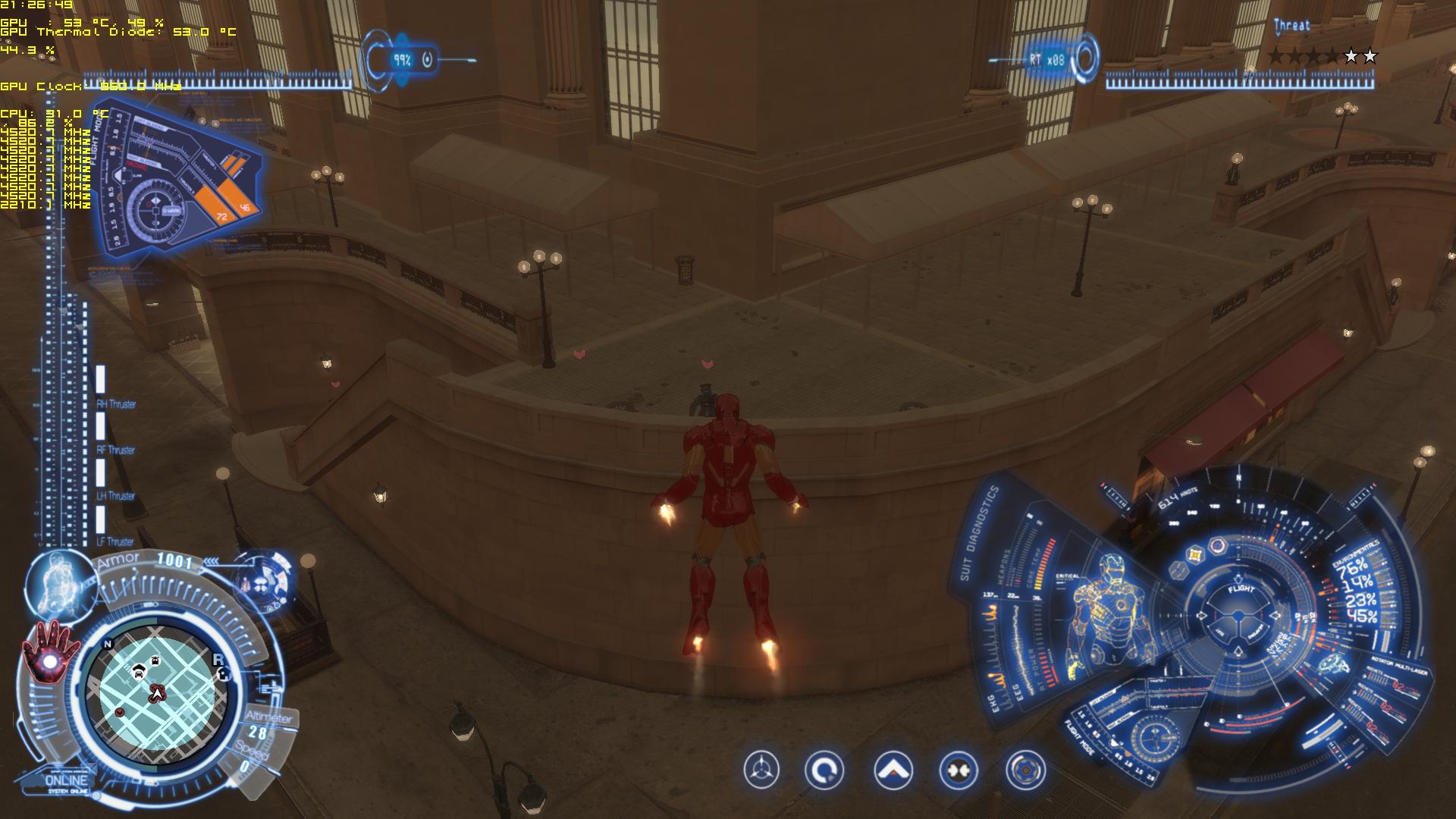Click the home marker on minimap
This screenshot has height=819, width=1456.
[x=223, y=674]
